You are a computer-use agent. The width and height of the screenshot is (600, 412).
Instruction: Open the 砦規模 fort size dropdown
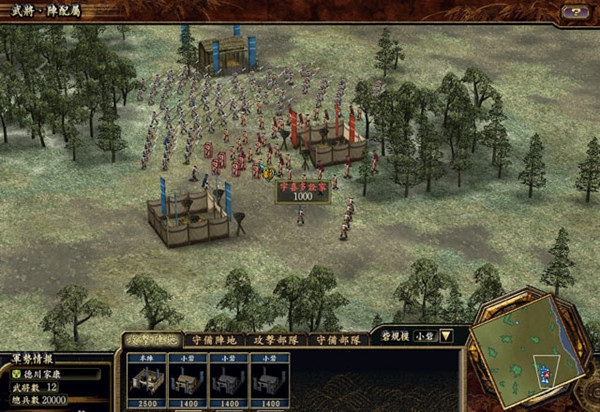[x=446, y=336]
